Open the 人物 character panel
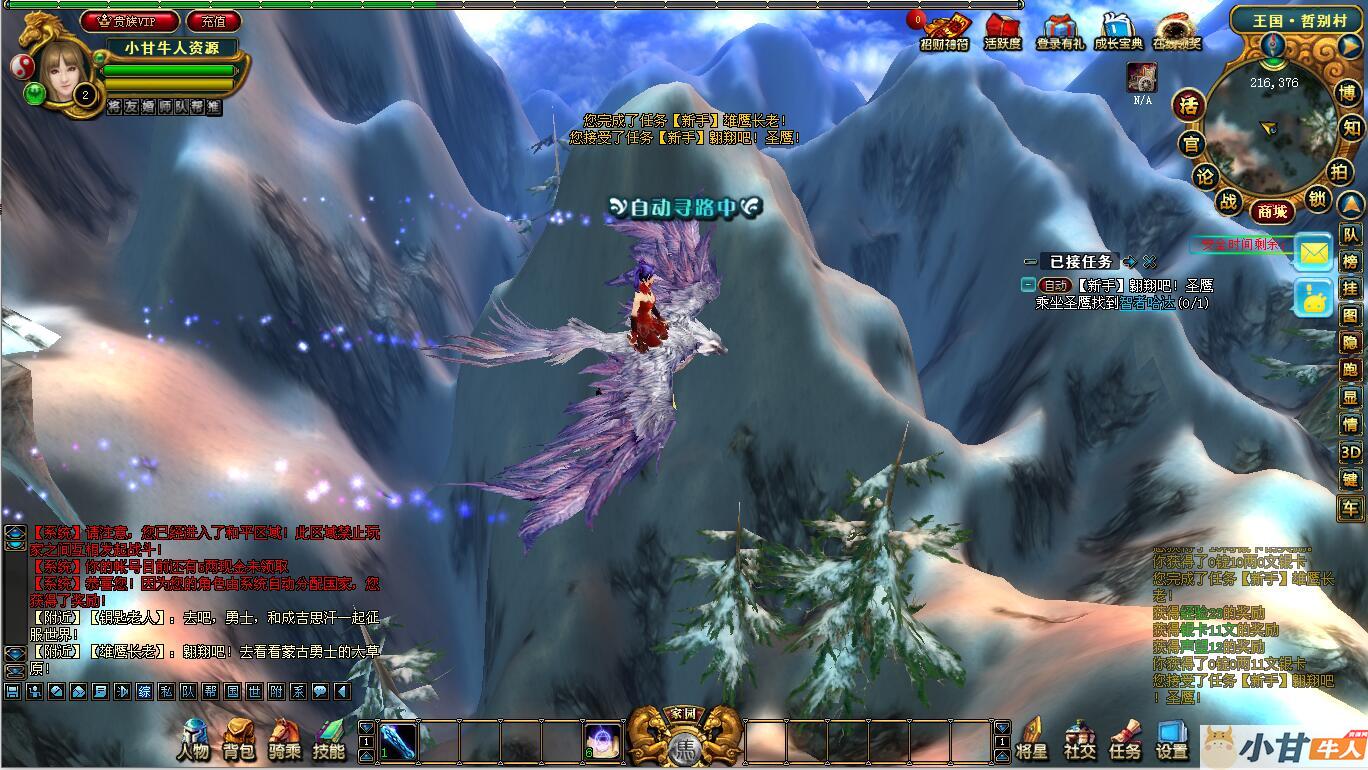Image resolution: width=1368 pixels, height=770 pixels. pos(193,740)
